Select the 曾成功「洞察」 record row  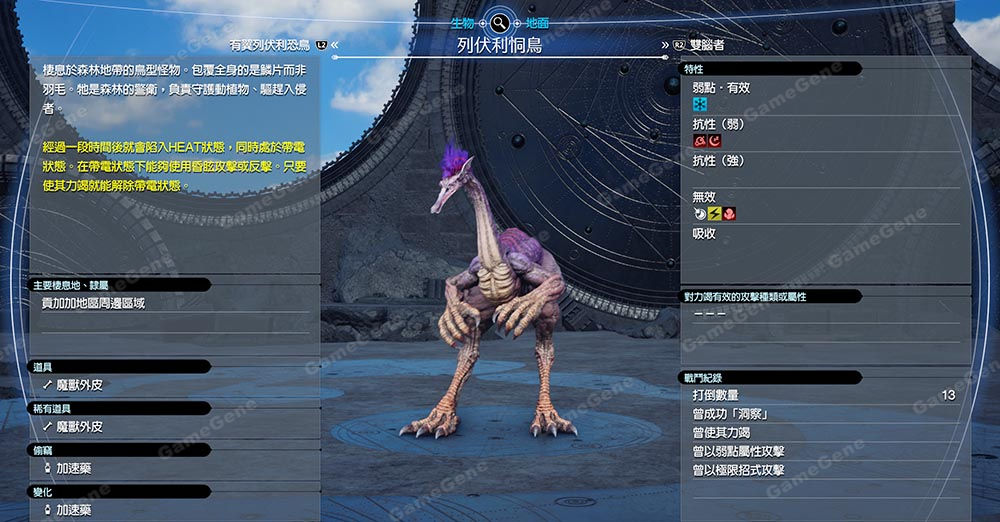point(823,414)
